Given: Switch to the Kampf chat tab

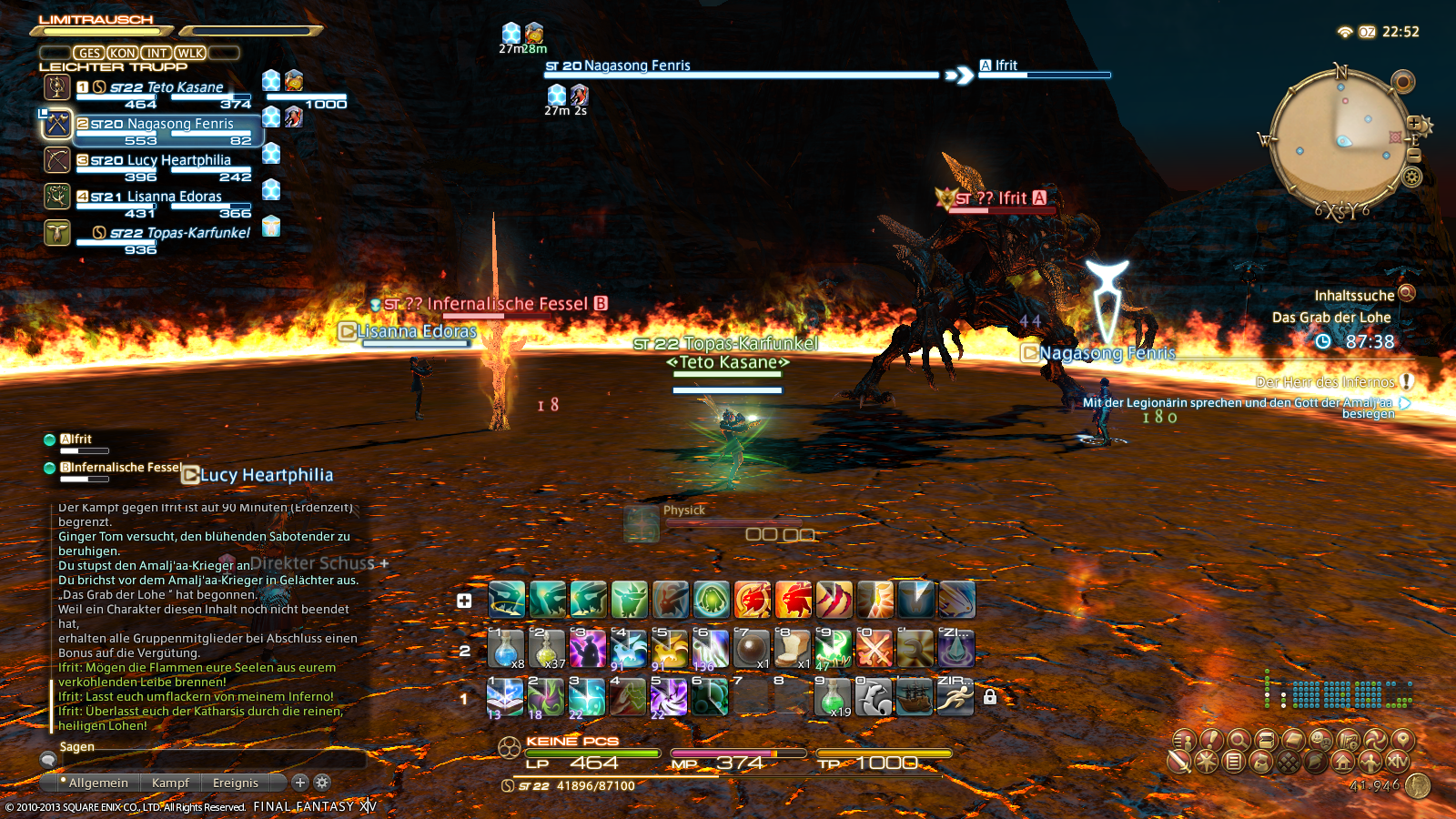Looking at the screenshot, I should click(x=170, y=783).
